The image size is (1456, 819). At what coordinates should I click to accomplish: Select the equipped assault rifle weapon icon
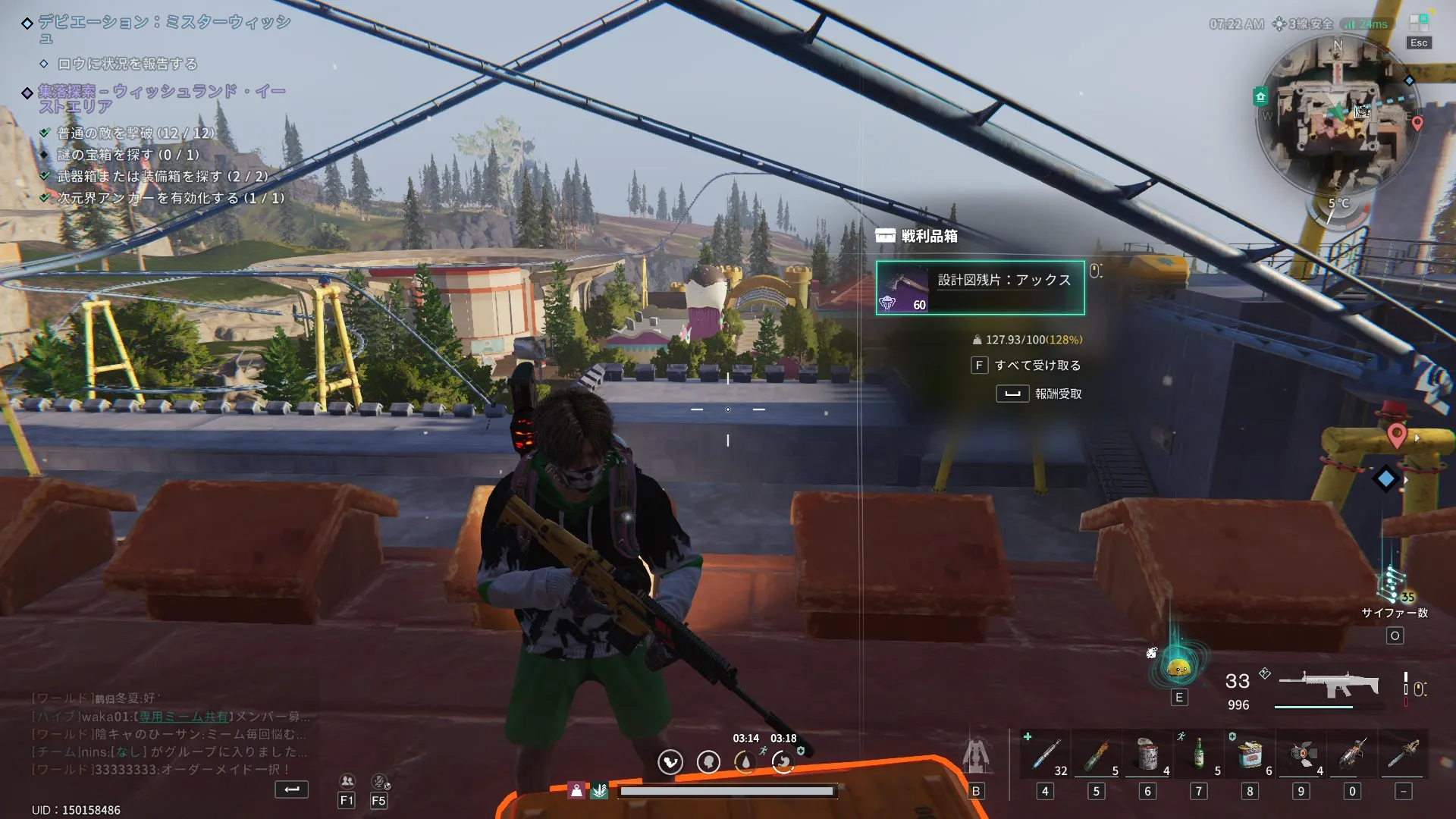point(1327,684)
